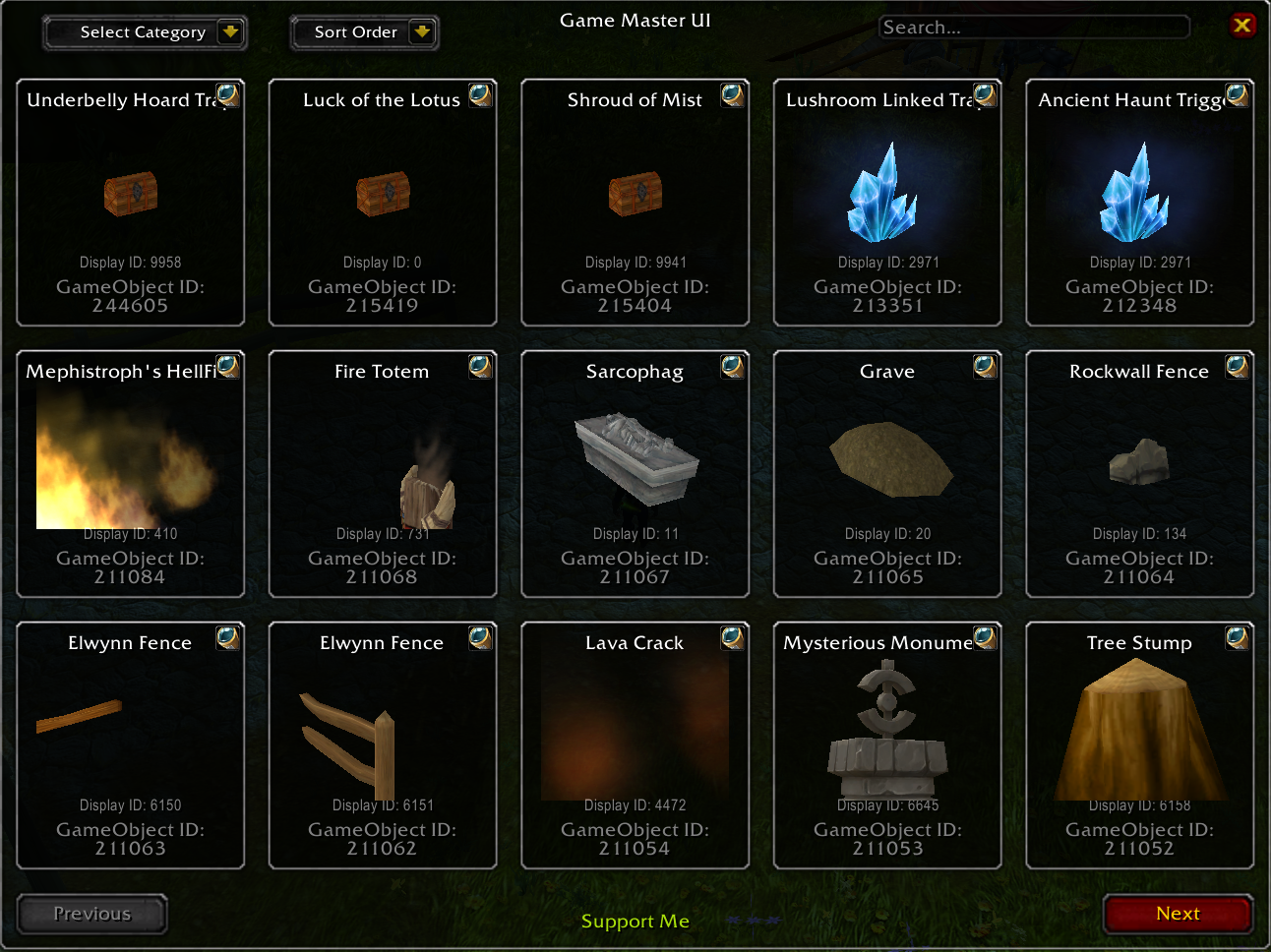Click the spyglass icon on Shroud of Mist card

coord(733,95)
